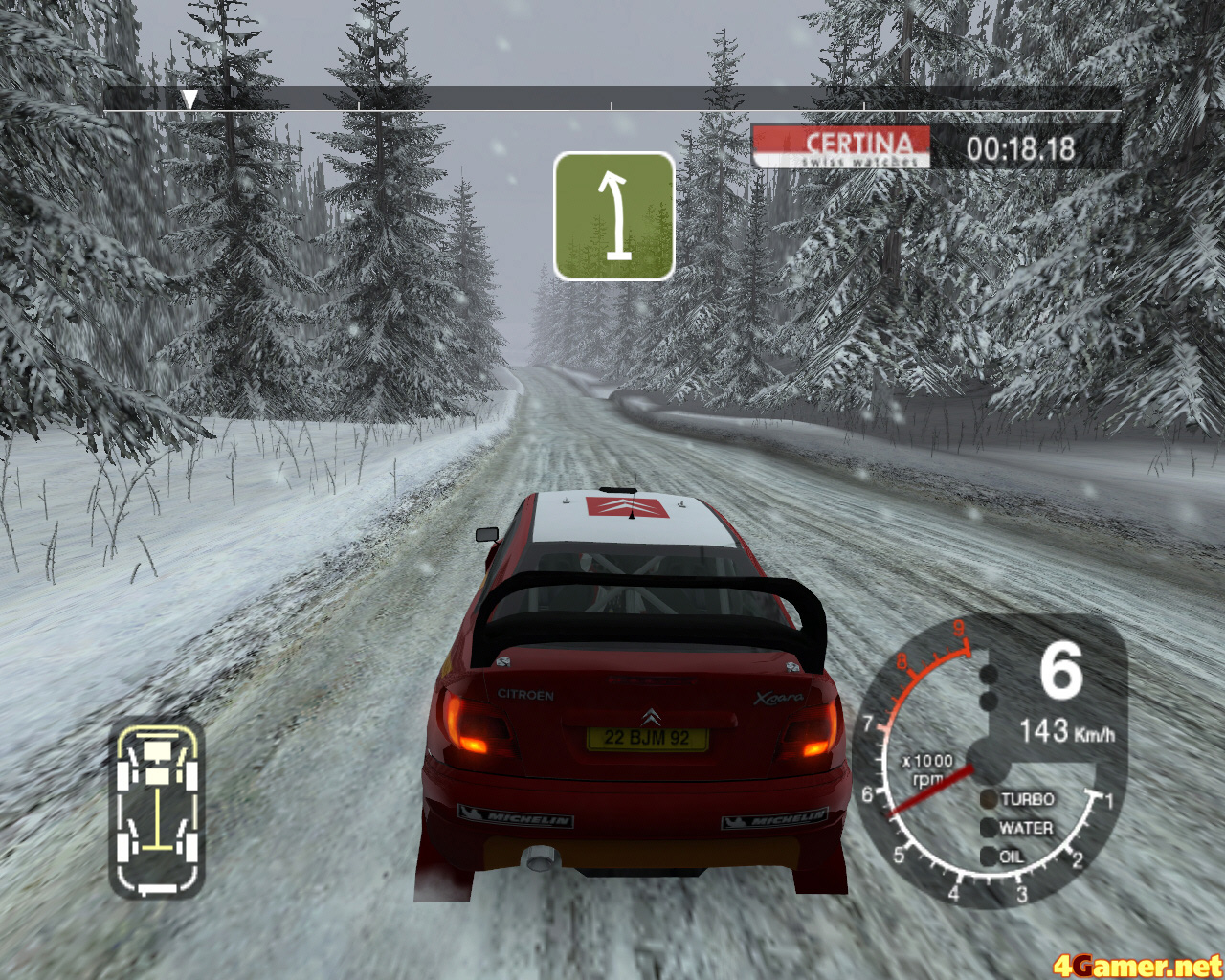The width and height of the screenshot is (1225, 980).
Task: Click the left-turn pace note sign
Action: [x=613, y=216]
